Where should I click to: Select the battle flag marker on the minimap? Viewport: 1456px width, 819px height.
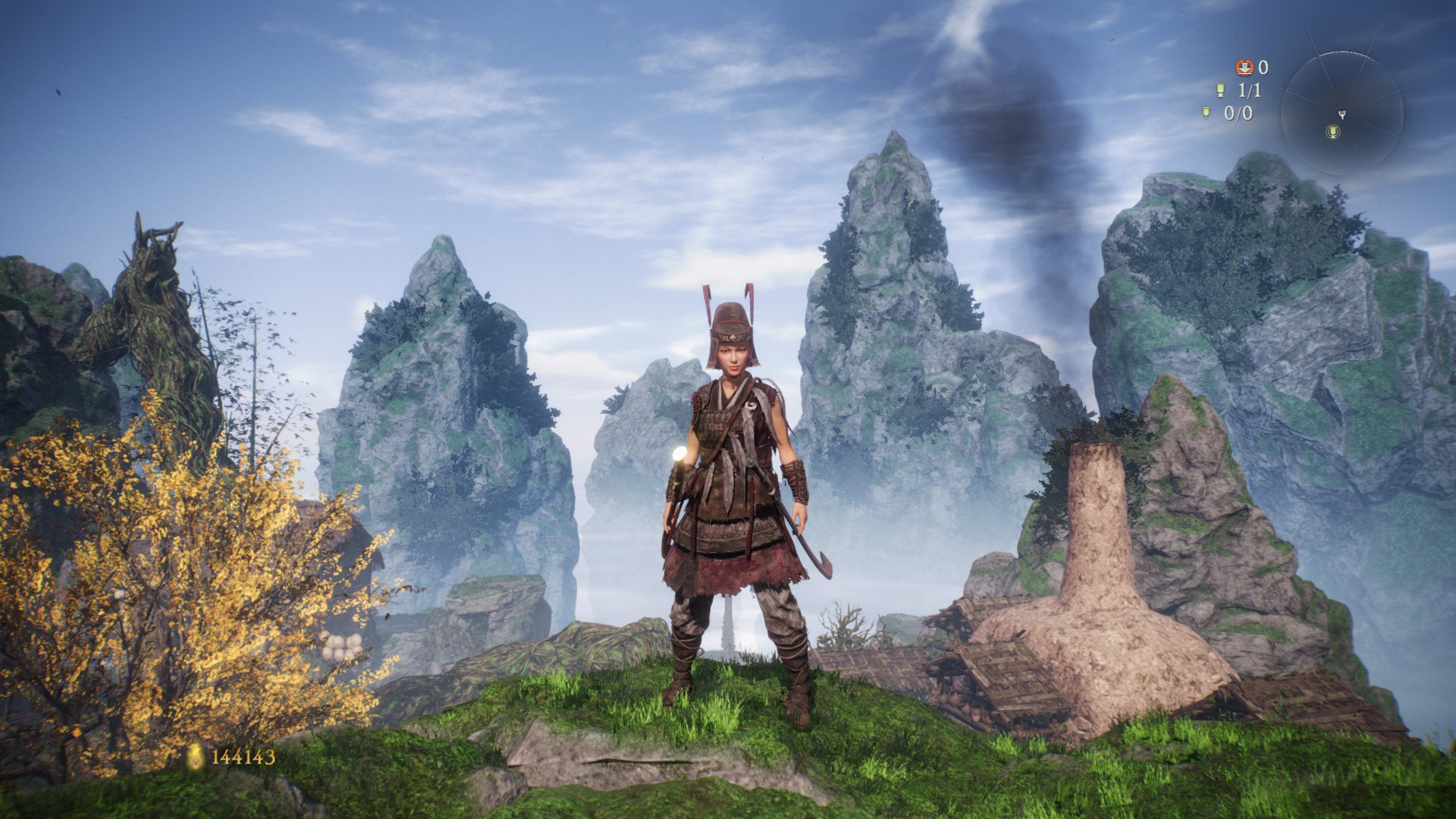click(1334, 133)
